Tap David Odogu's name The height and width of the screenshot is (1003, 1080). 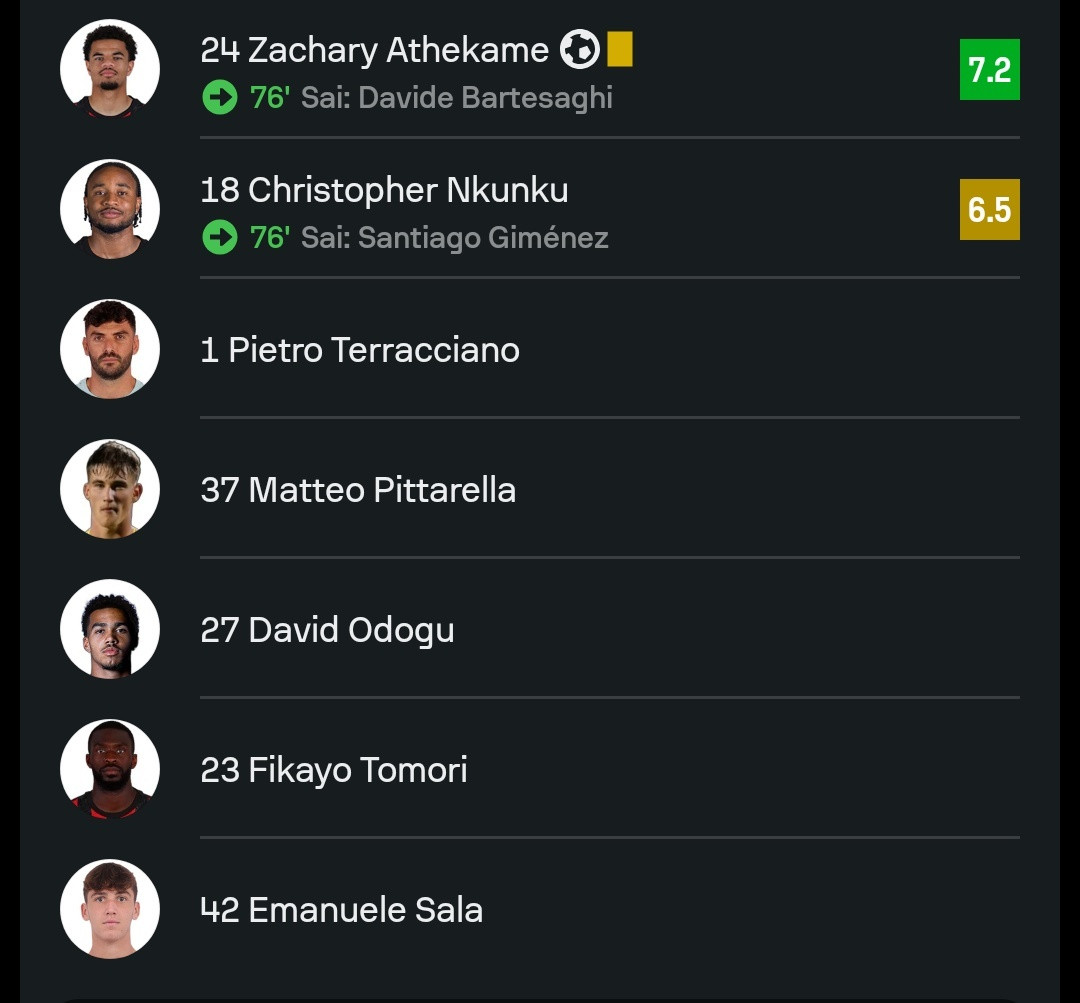[327, 630]
